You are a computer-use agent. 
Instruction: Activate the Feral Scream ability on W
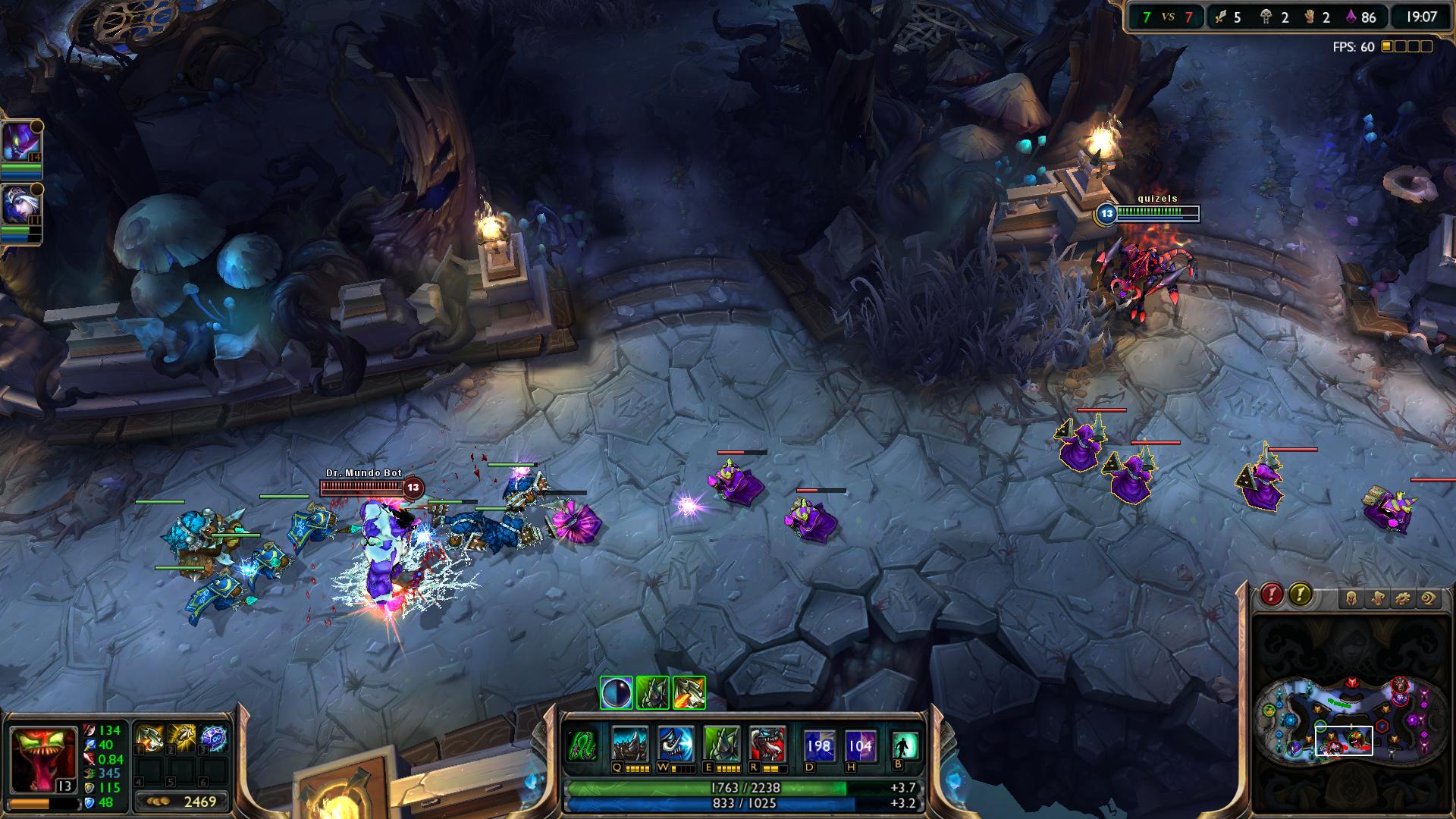tap(676, 744)
